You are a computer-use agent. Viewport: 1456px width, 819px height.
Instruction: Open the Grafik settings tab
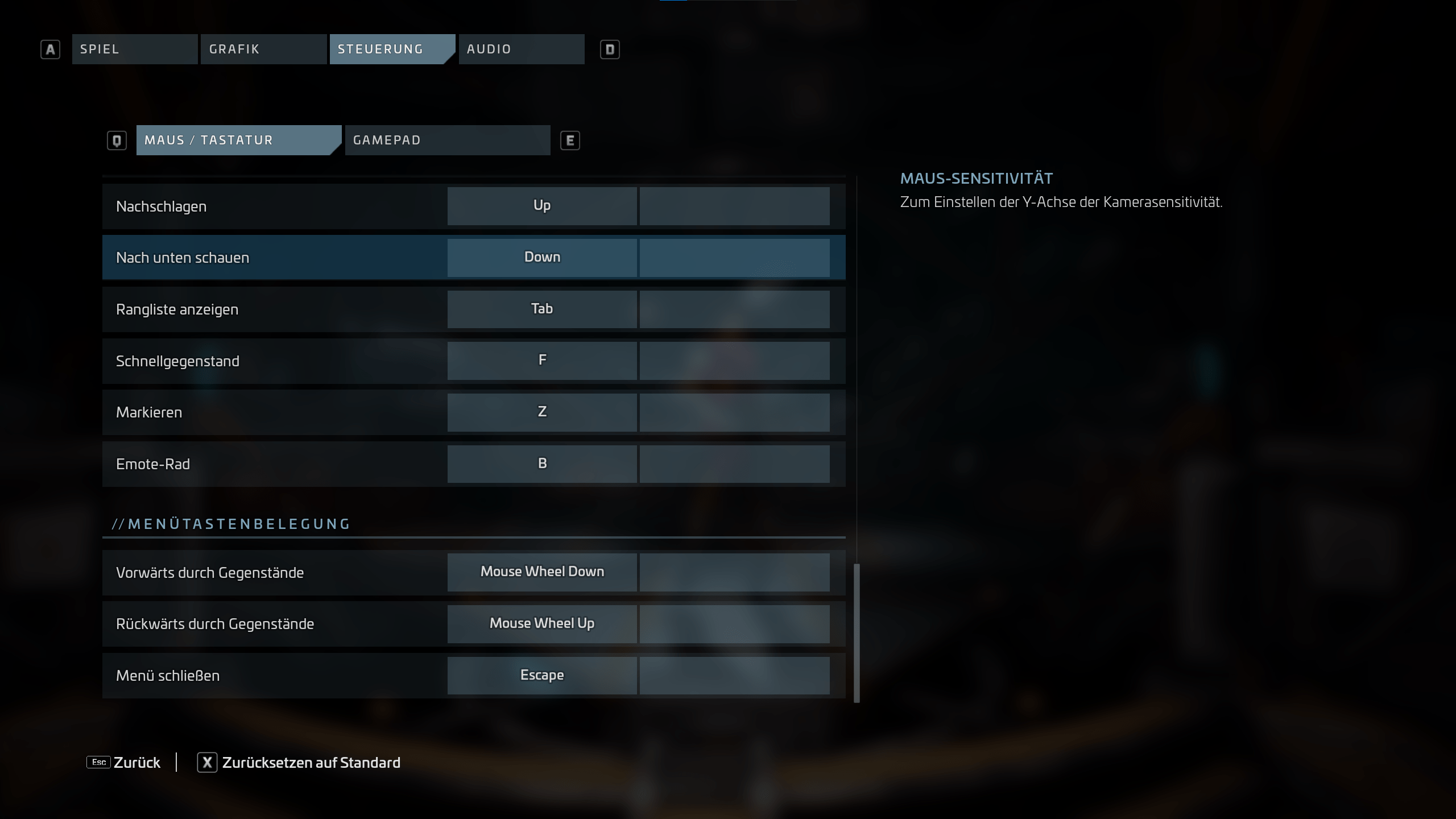tap(263, 49)
